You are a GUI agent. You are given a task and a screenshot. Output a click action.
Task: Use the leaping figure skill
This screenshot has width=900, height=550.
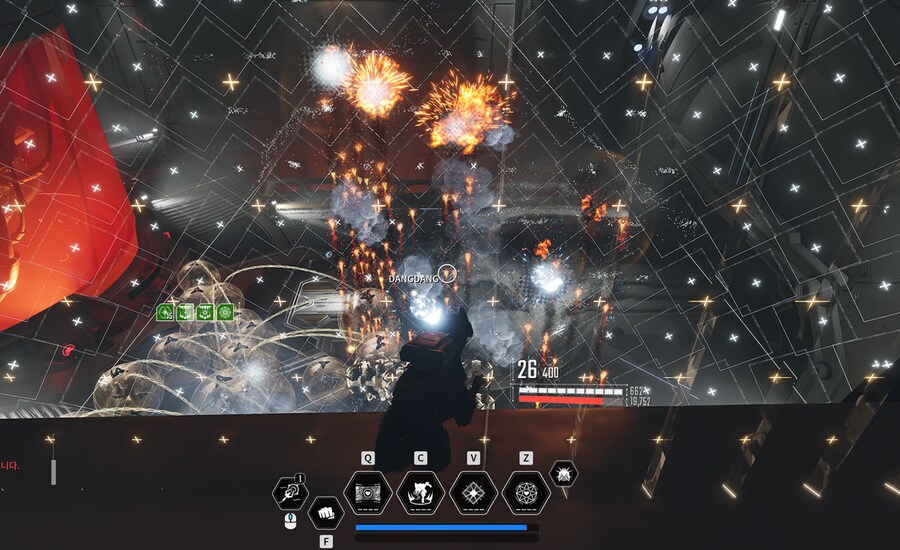click(420, 493)
